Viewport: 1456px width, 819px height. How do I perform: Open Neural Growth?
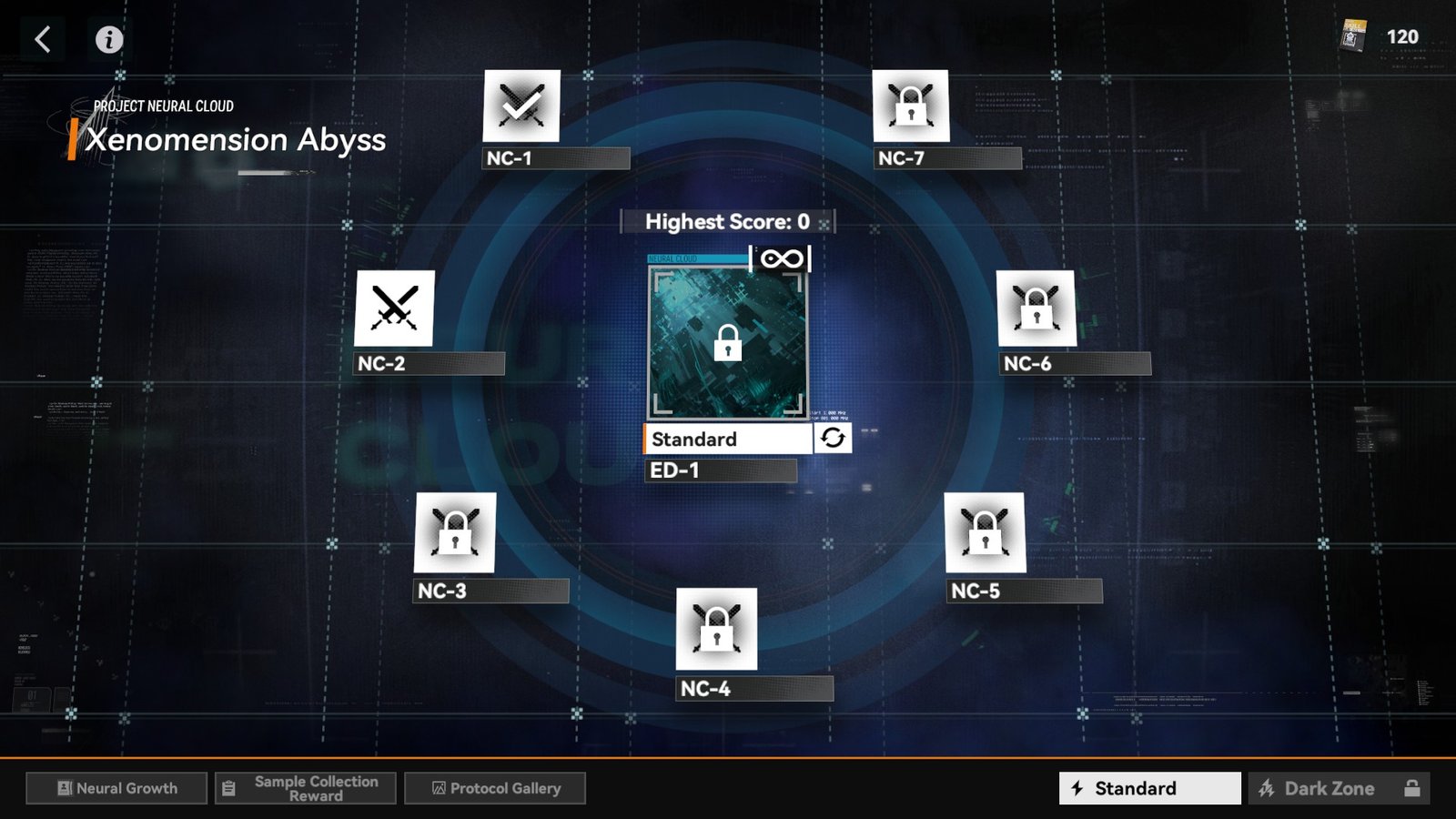116,788
